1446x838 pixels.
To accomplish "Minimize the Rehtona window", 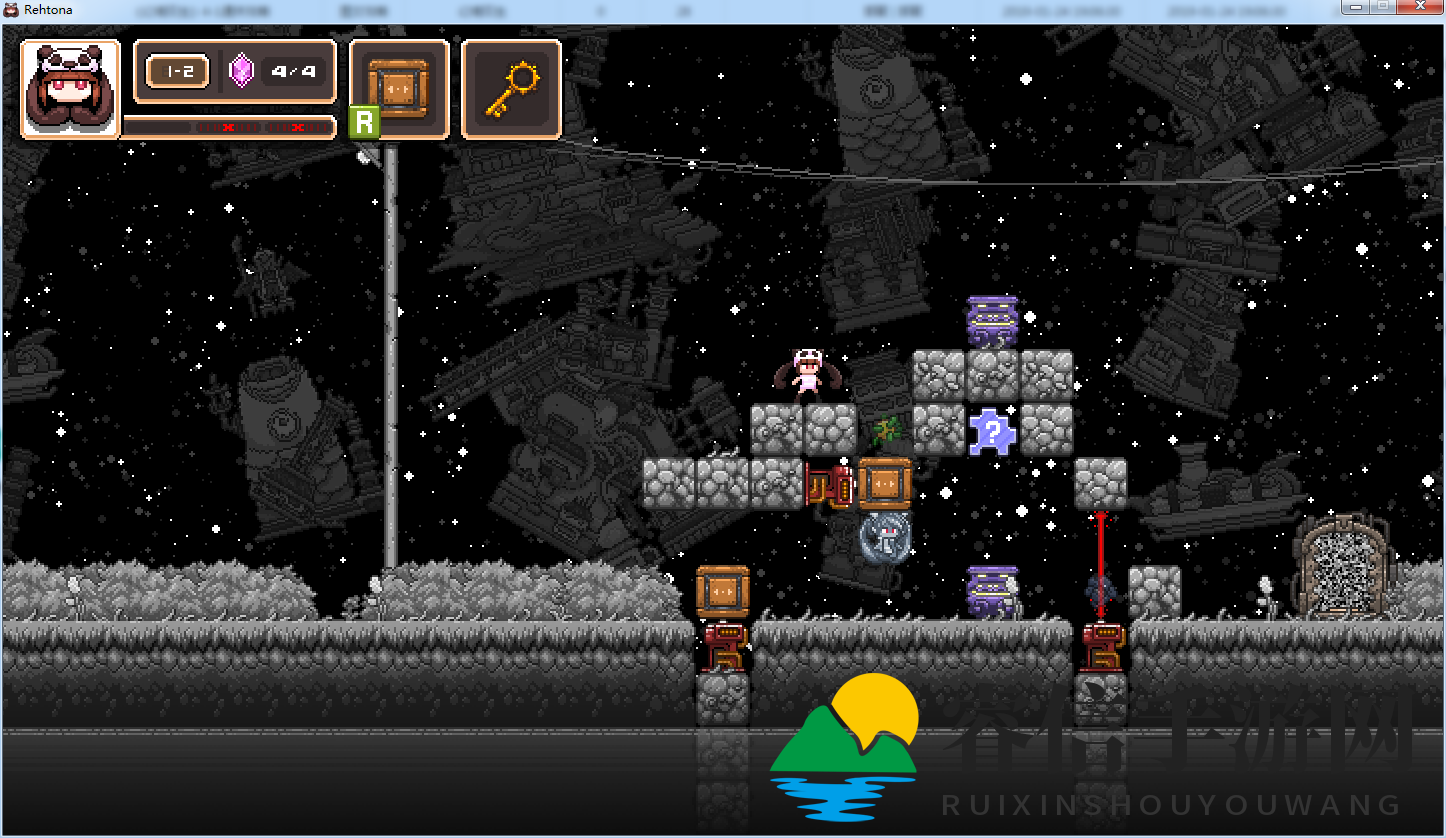I will (1356, 7).
